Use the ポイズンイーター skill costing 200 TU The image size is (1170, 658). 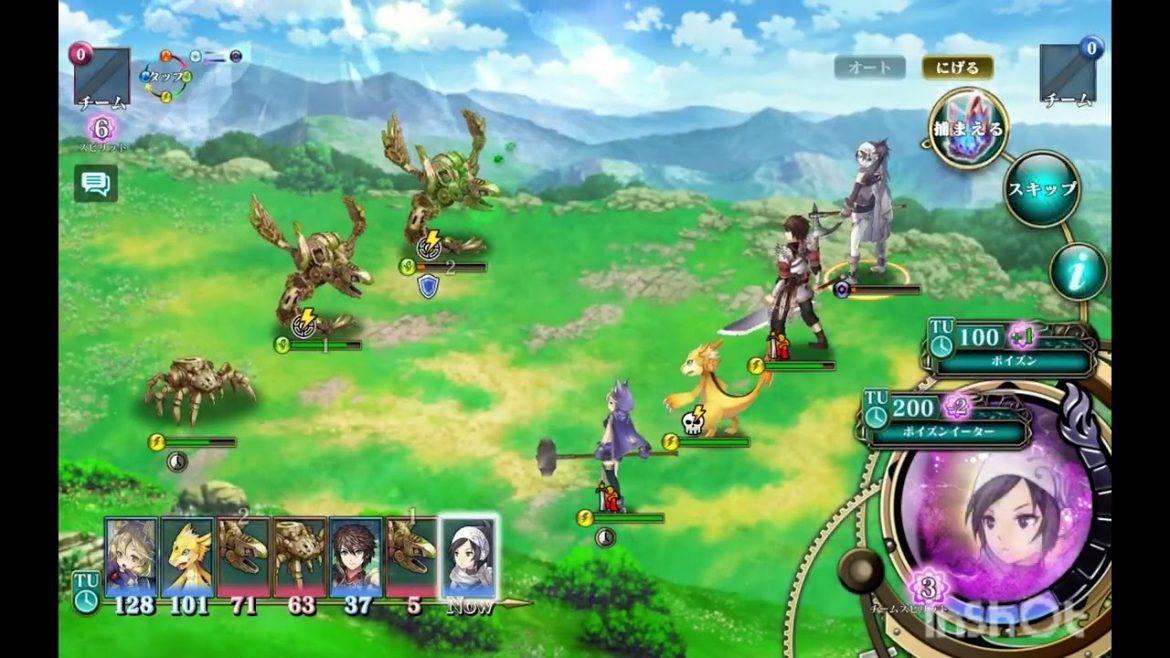947,420
